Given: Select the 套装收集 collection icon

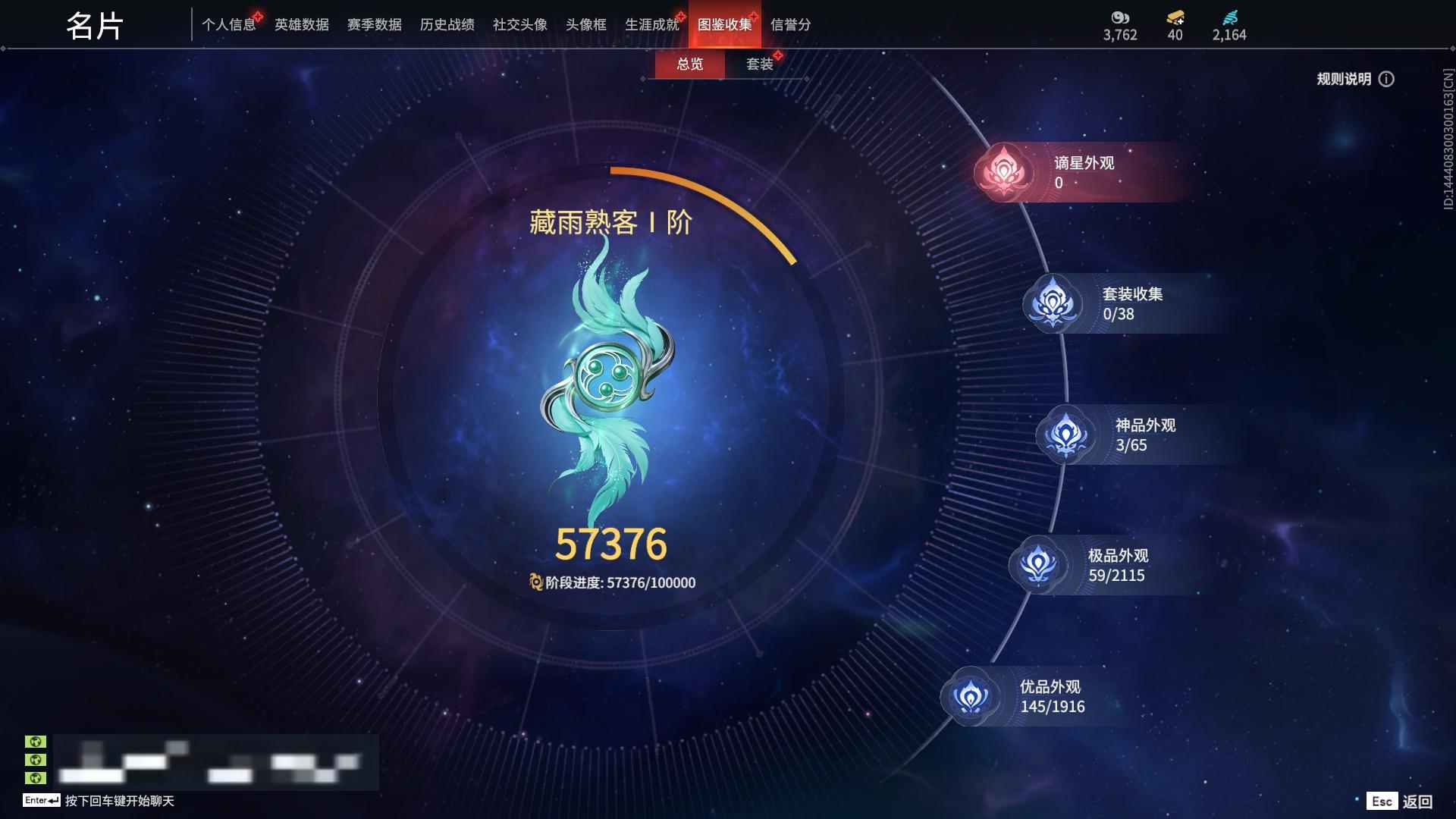Looking at the screenshot, I should pos(1053,303).
